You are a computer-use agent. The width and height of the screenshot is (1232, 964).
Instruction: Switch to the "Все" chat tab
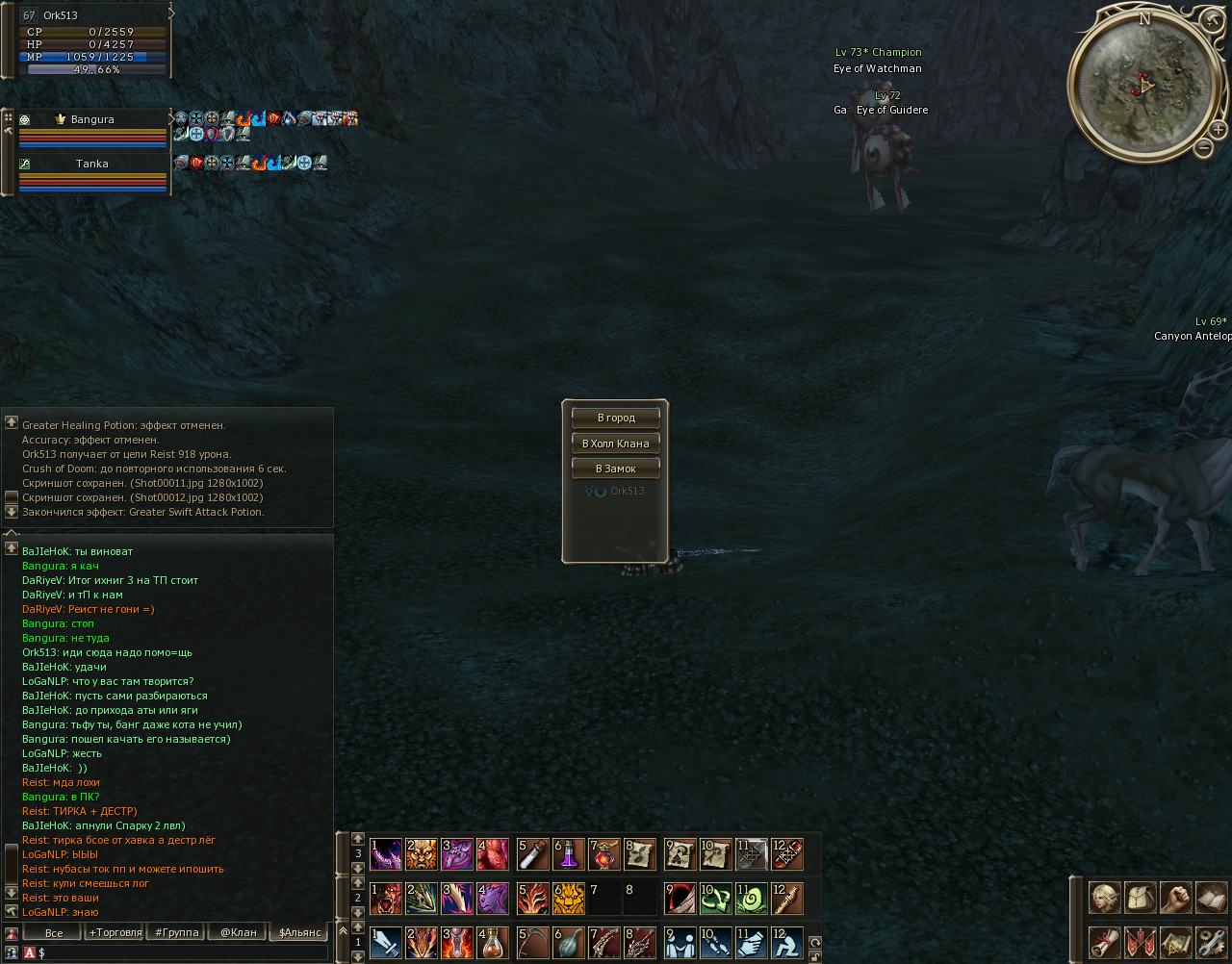tap(53, 932)
